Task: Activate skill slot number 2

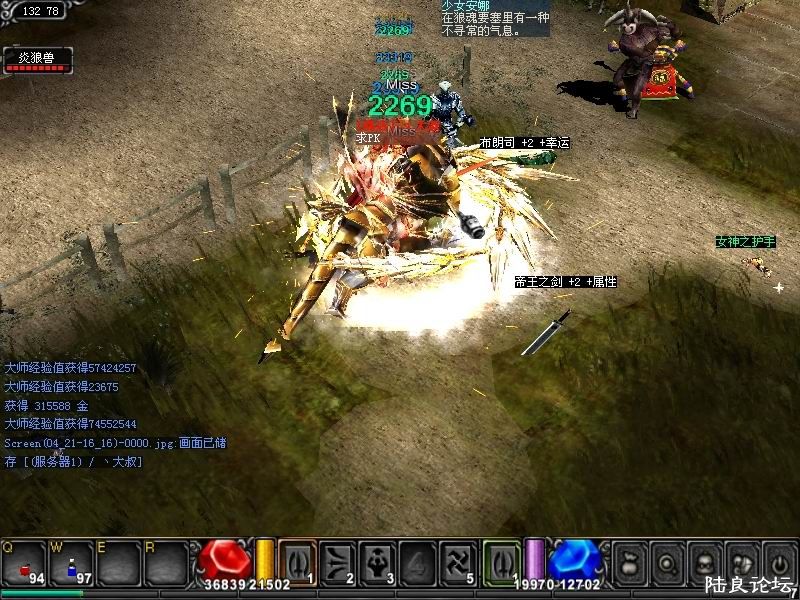Action: coord(339,561)
